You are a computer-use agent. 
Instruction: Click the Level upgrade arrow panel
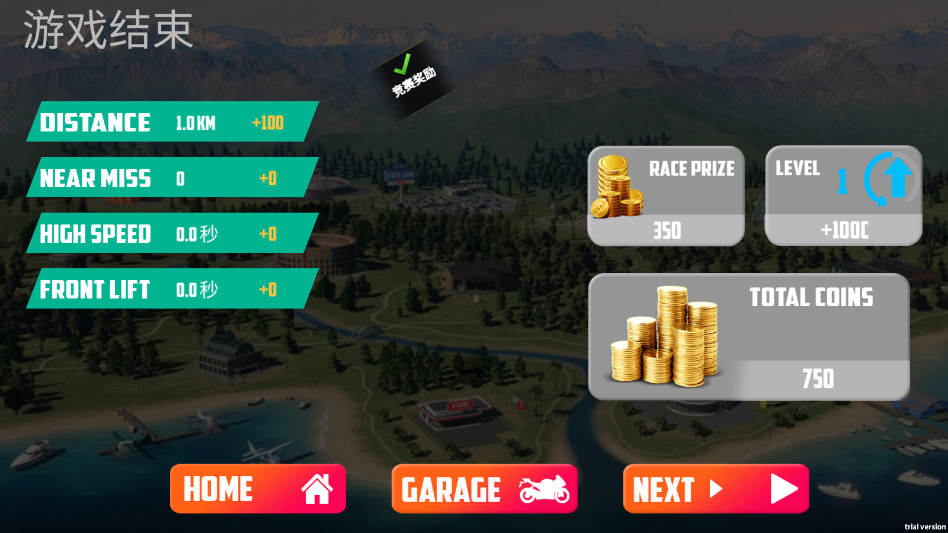click(x=842, y=196)
